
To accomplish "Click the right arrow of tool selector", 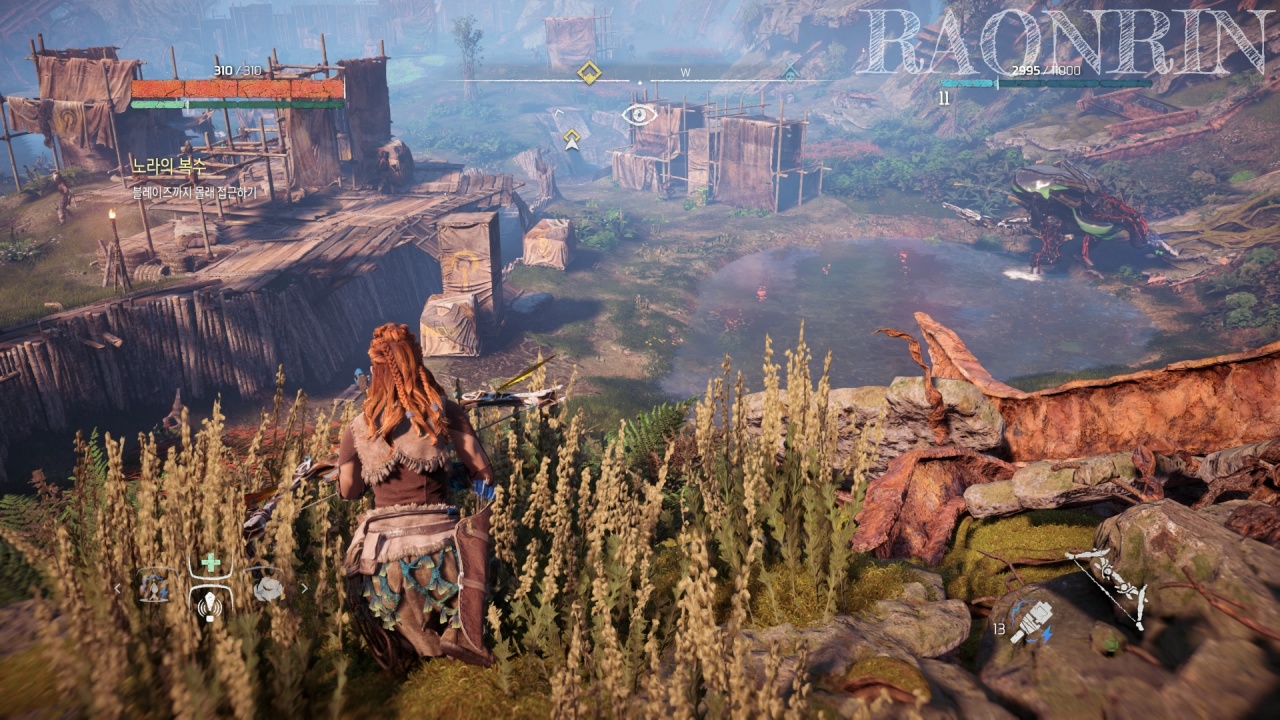I will (x=304, y=588).
